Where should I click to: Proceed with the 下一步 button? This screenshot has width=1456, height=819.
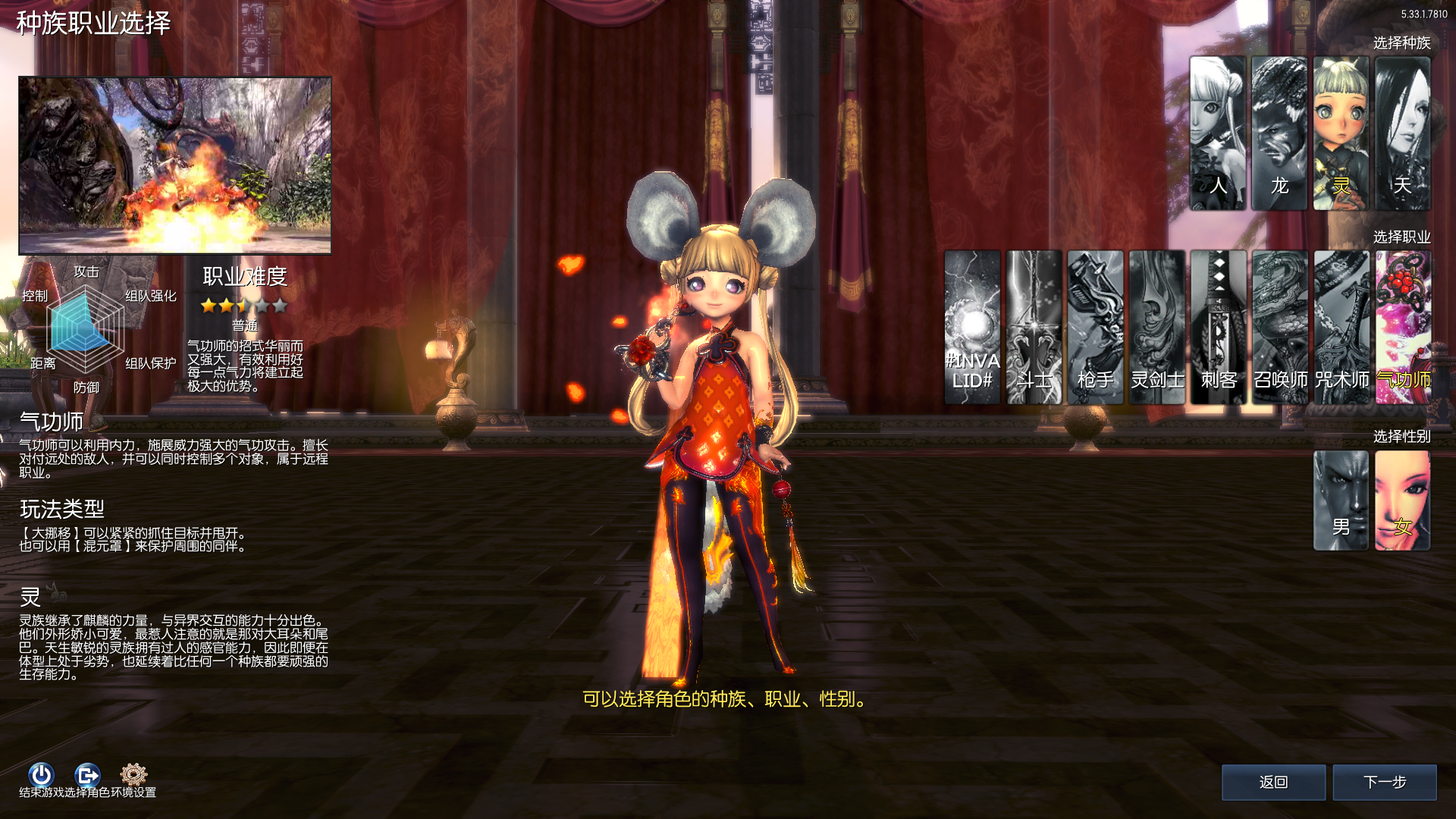pyautogui.click(x=1385, y=782)
